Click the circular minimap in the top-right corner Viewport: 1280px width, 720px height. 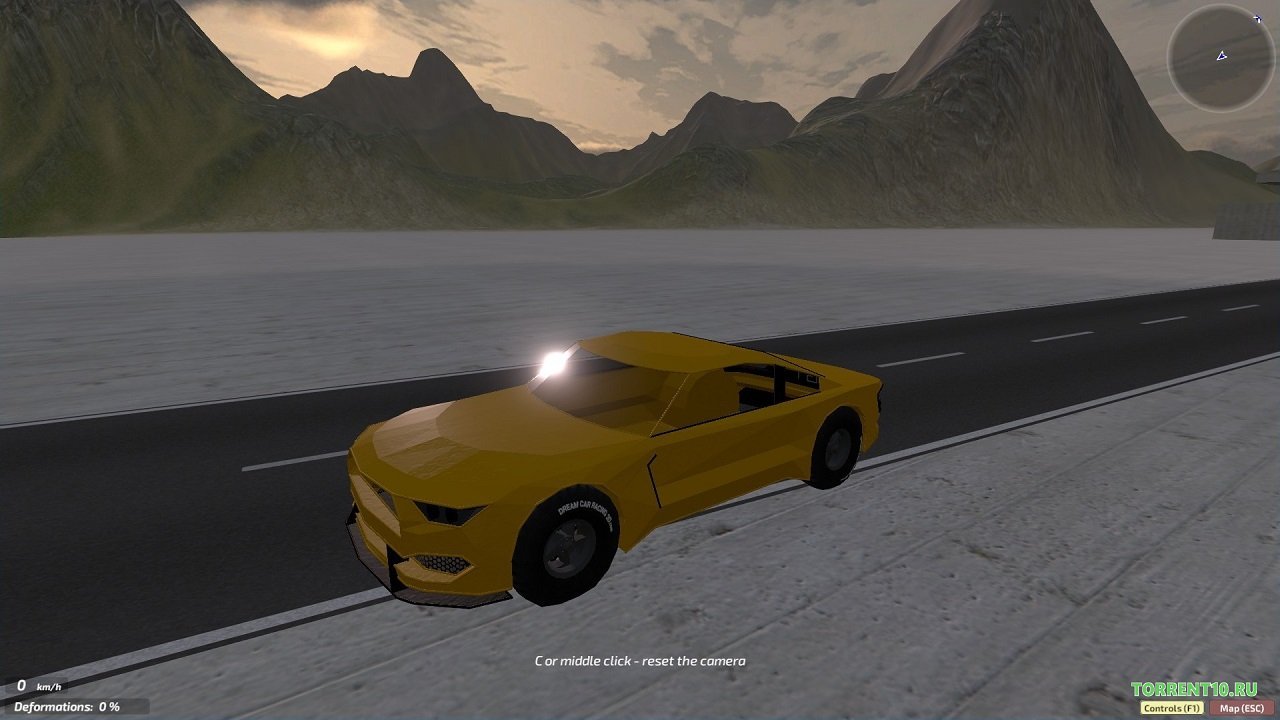(1221, 58)
